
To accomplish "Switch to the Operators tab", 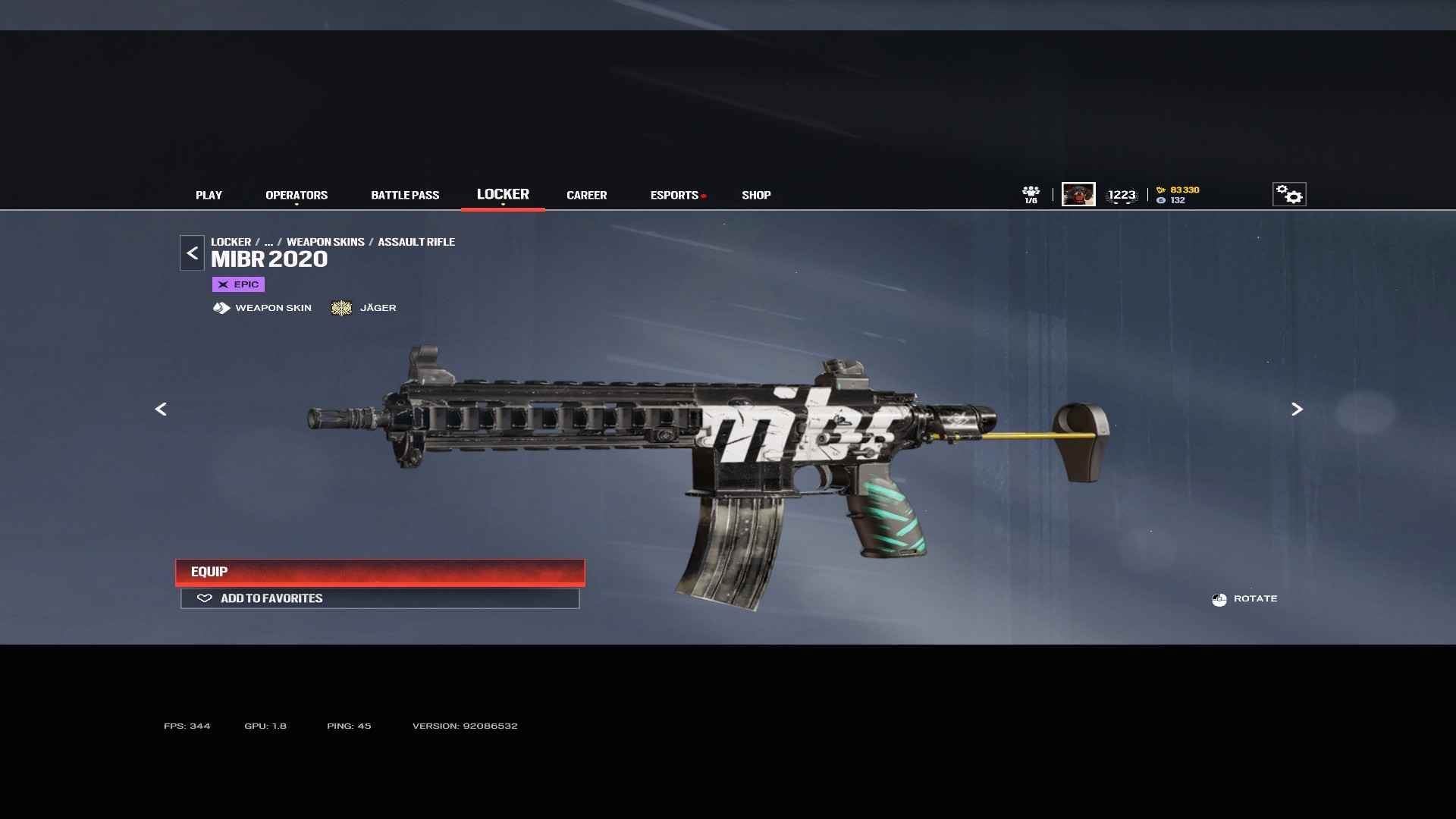I will [297, 195].
